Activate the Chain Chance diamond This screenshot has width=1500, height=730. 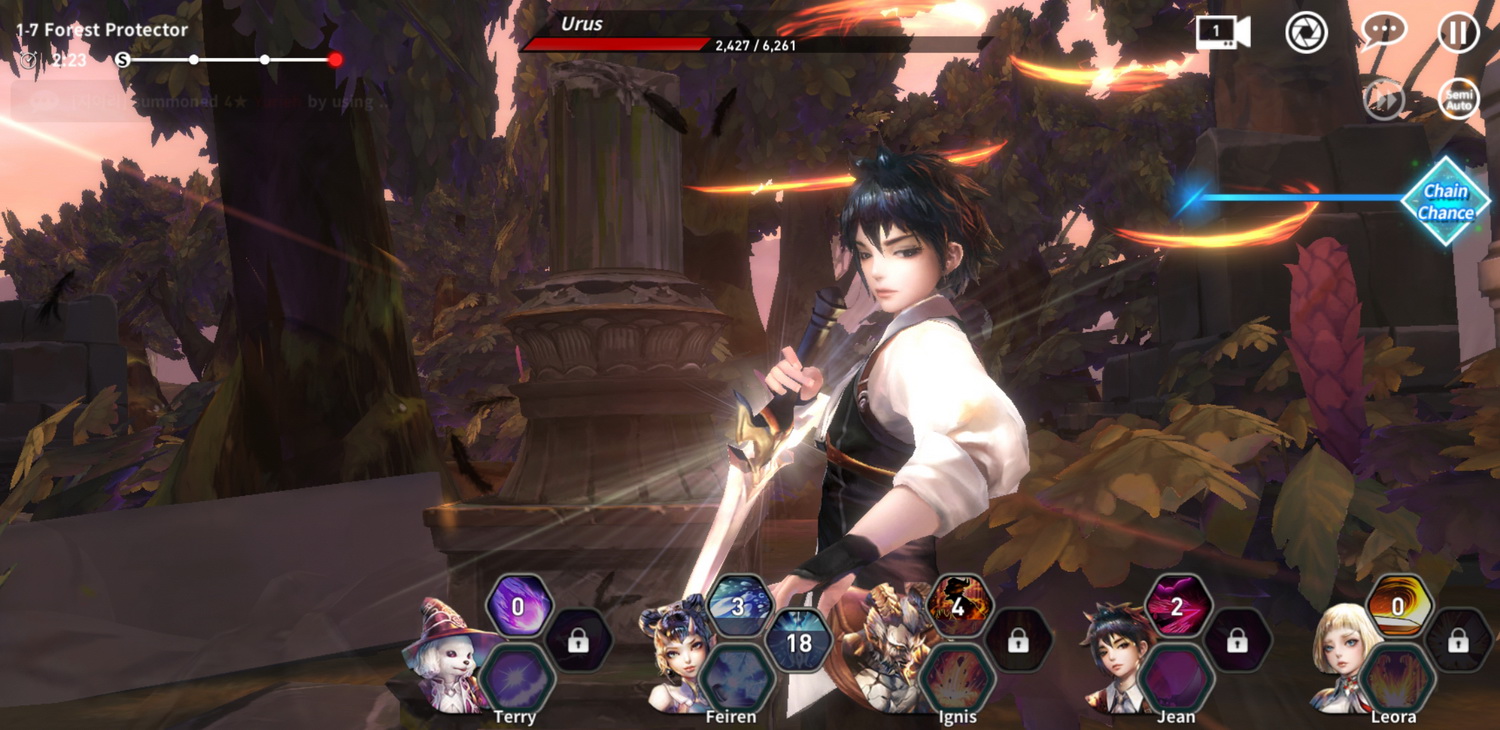tap(1445, 201)
